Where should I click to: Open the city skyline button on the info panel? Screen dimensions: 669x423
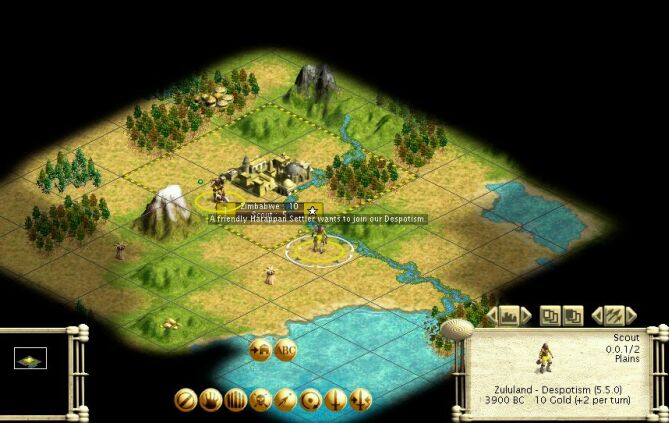coord(509,316)
